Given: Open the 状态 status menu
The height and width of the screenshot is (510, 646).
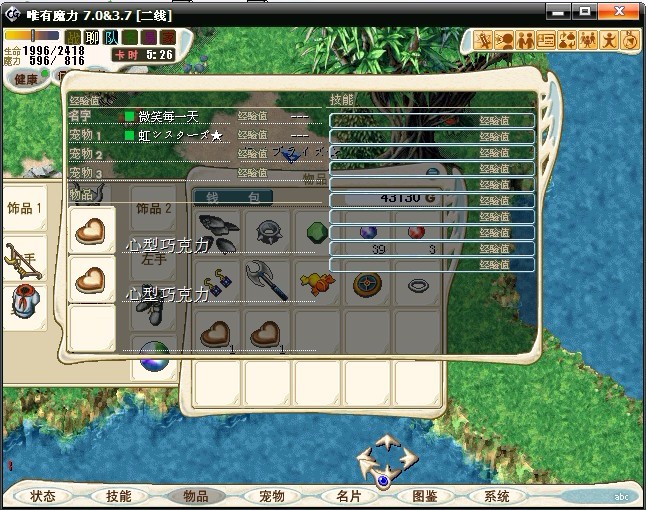Looking at the screenshot, I should pyautogui.click(x=43, y=496).
